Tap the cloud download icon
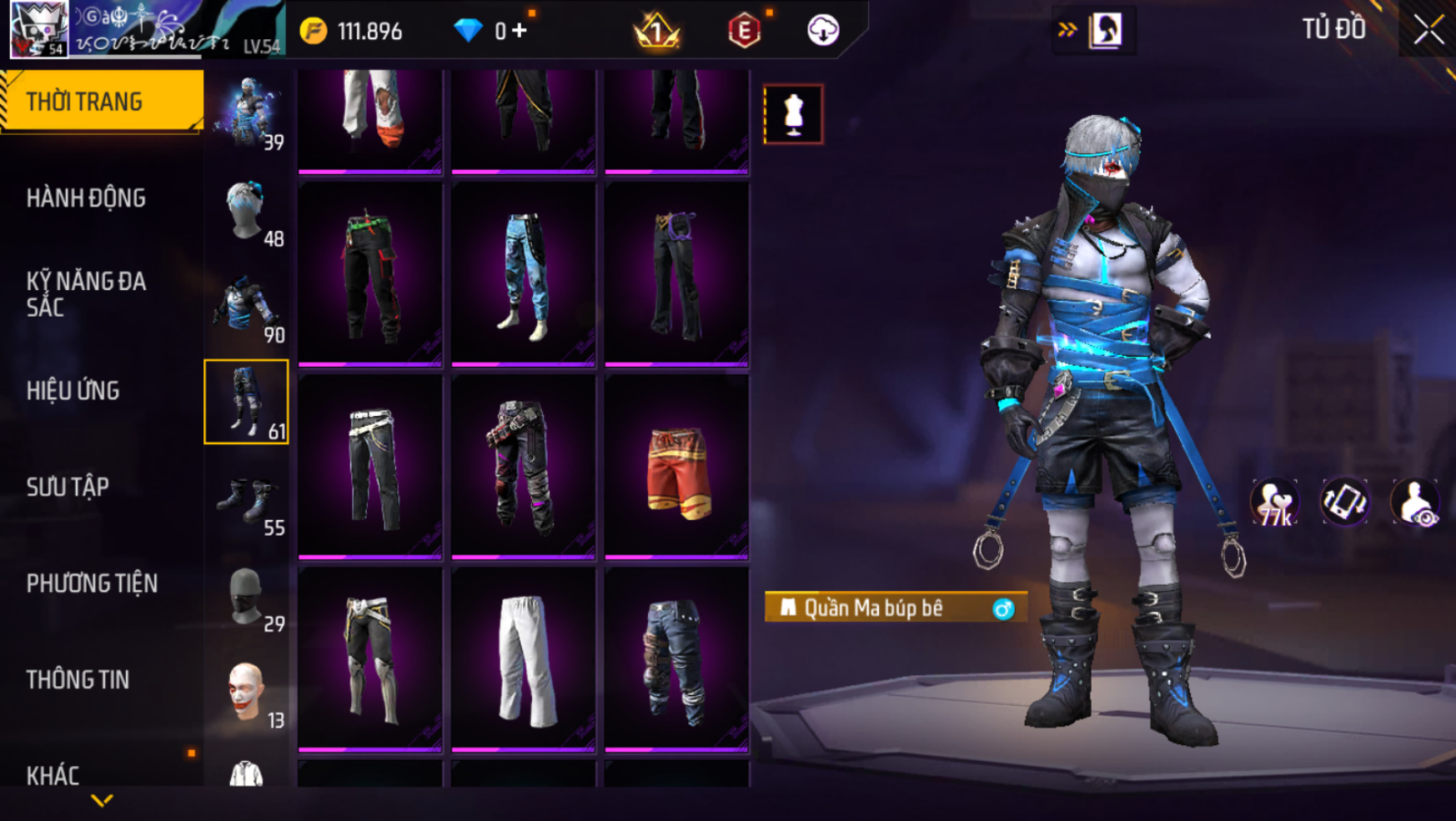This screenshot has width=1456, height=821. (x=823, y=31)
